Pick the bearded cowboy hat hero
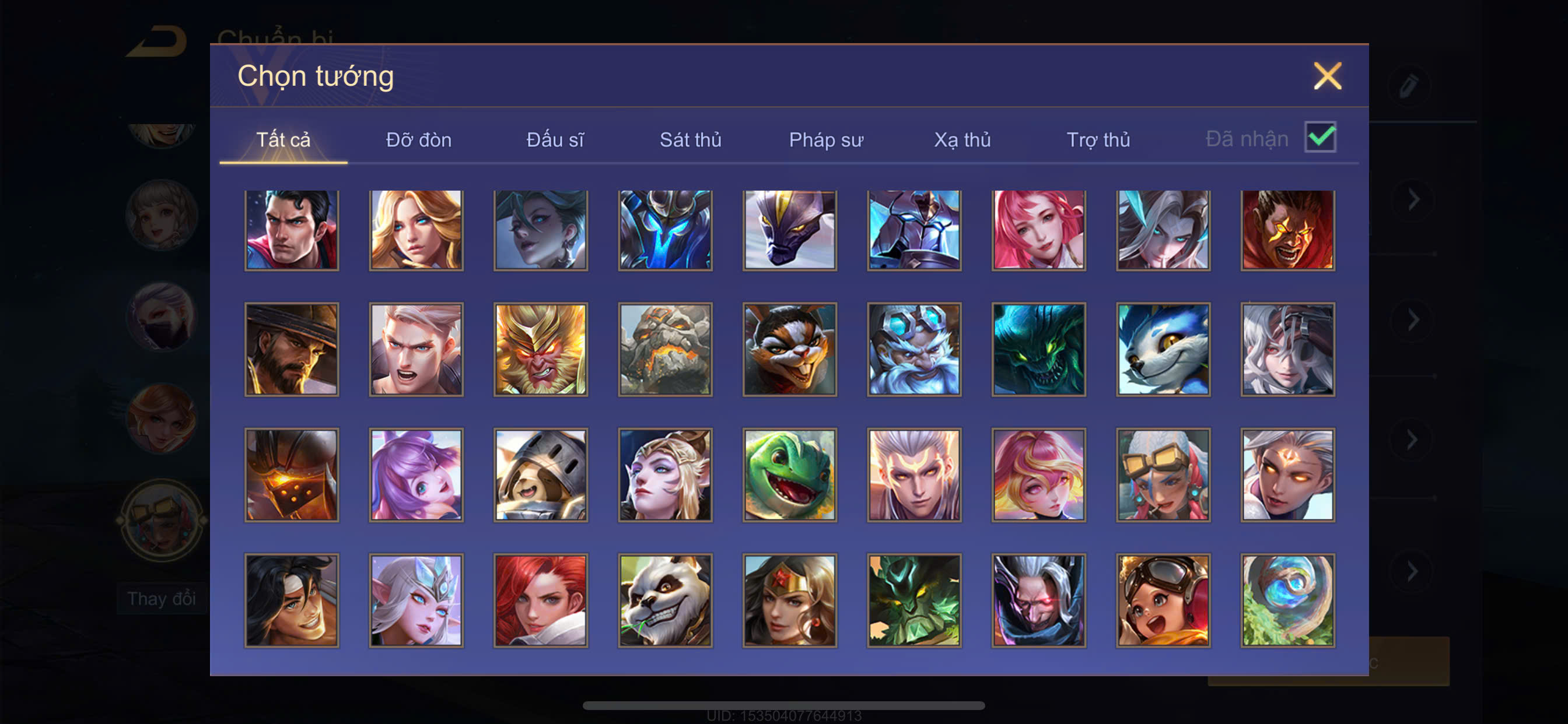This screenshot has width=1568, height=724. click(292, 349)
